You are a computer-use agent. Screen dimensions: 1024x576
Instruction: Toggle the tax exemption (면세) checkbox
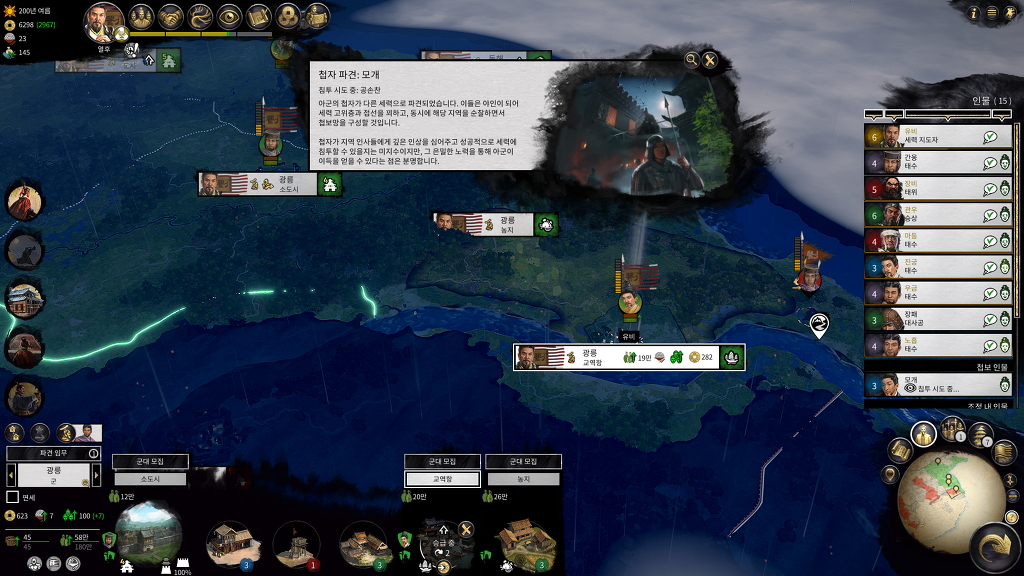[x=13, y=497]
